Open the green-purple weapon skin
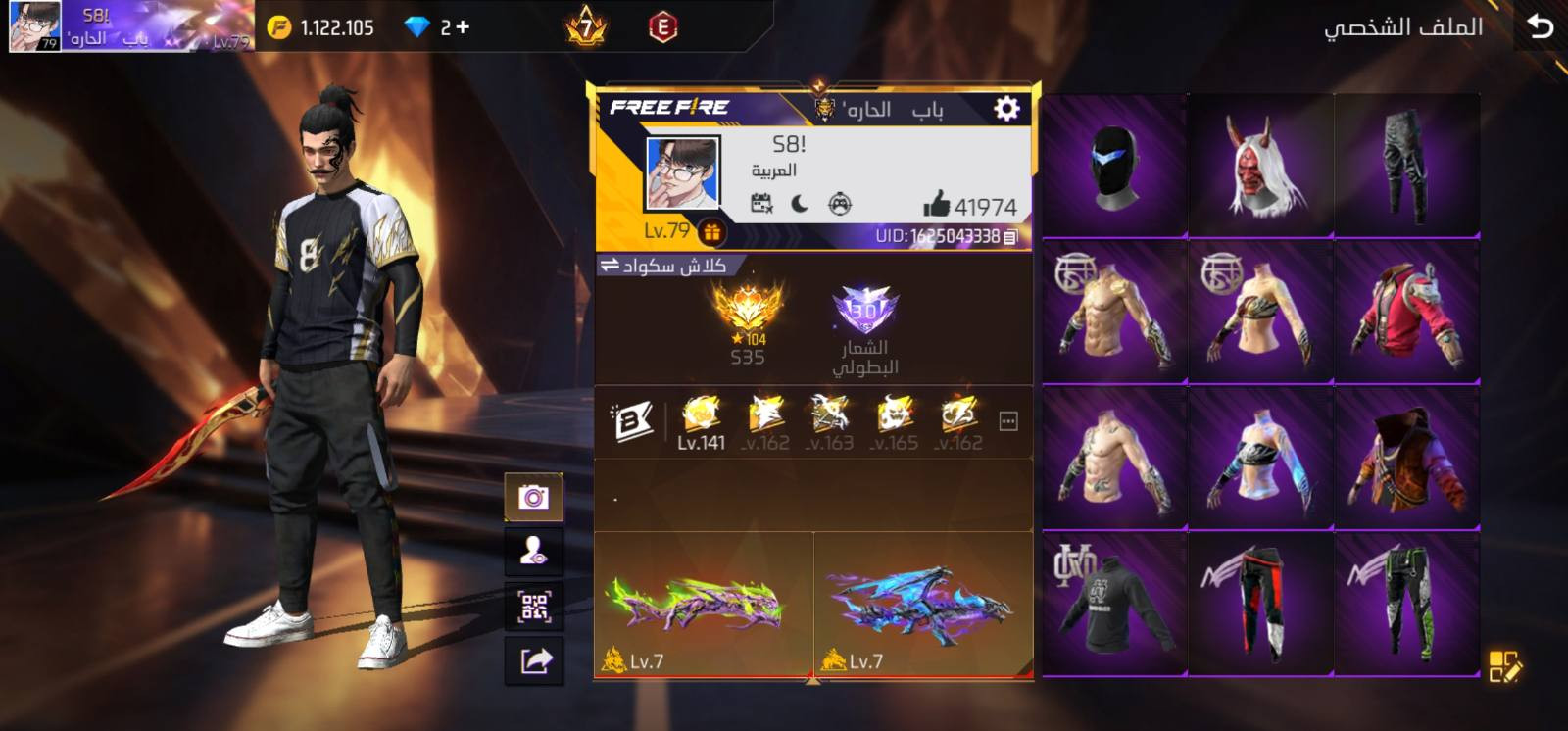1568x731 pixels. pos(703,605)
